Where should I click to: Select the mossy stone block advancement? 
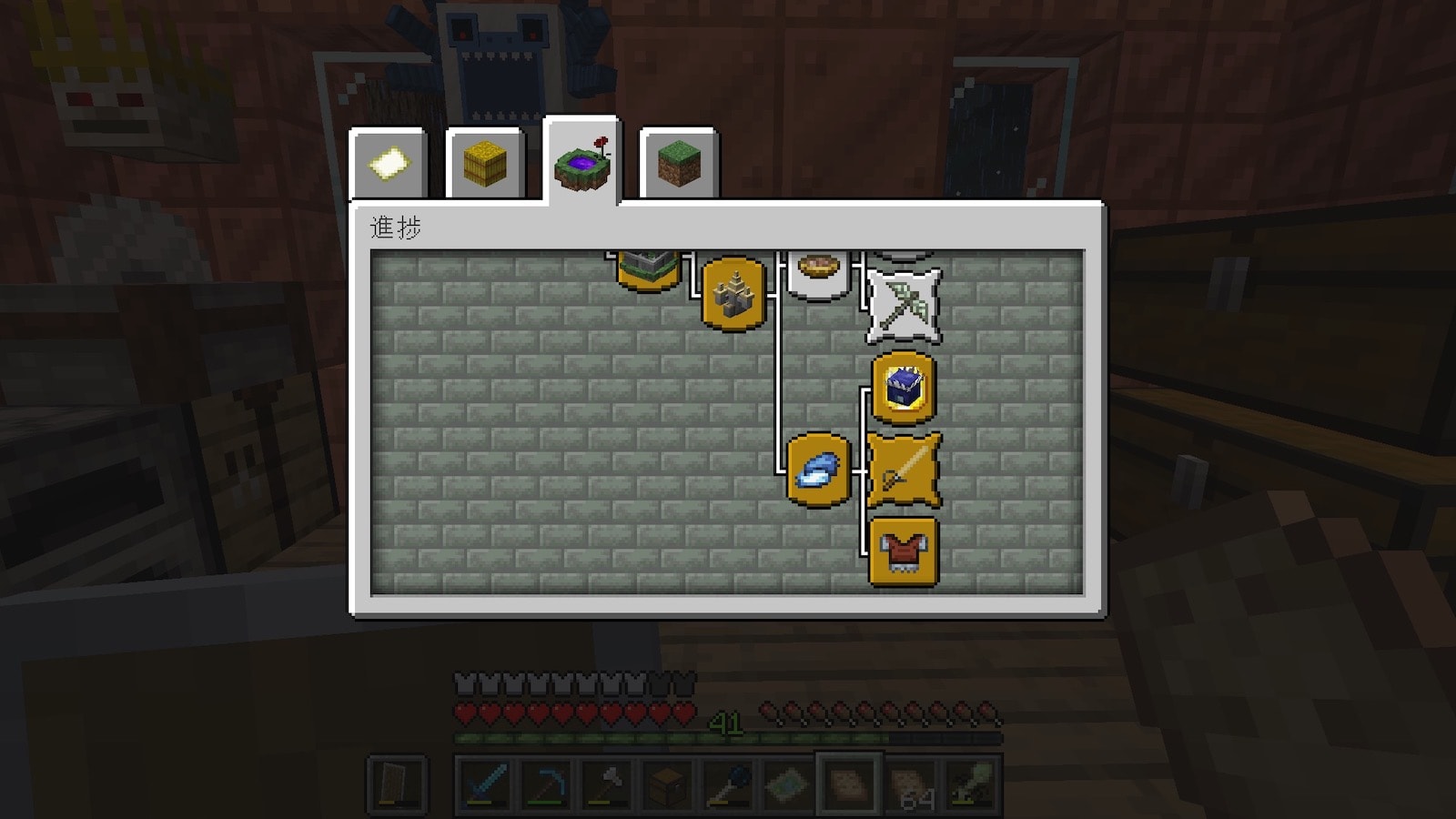(x=648, y=268)
